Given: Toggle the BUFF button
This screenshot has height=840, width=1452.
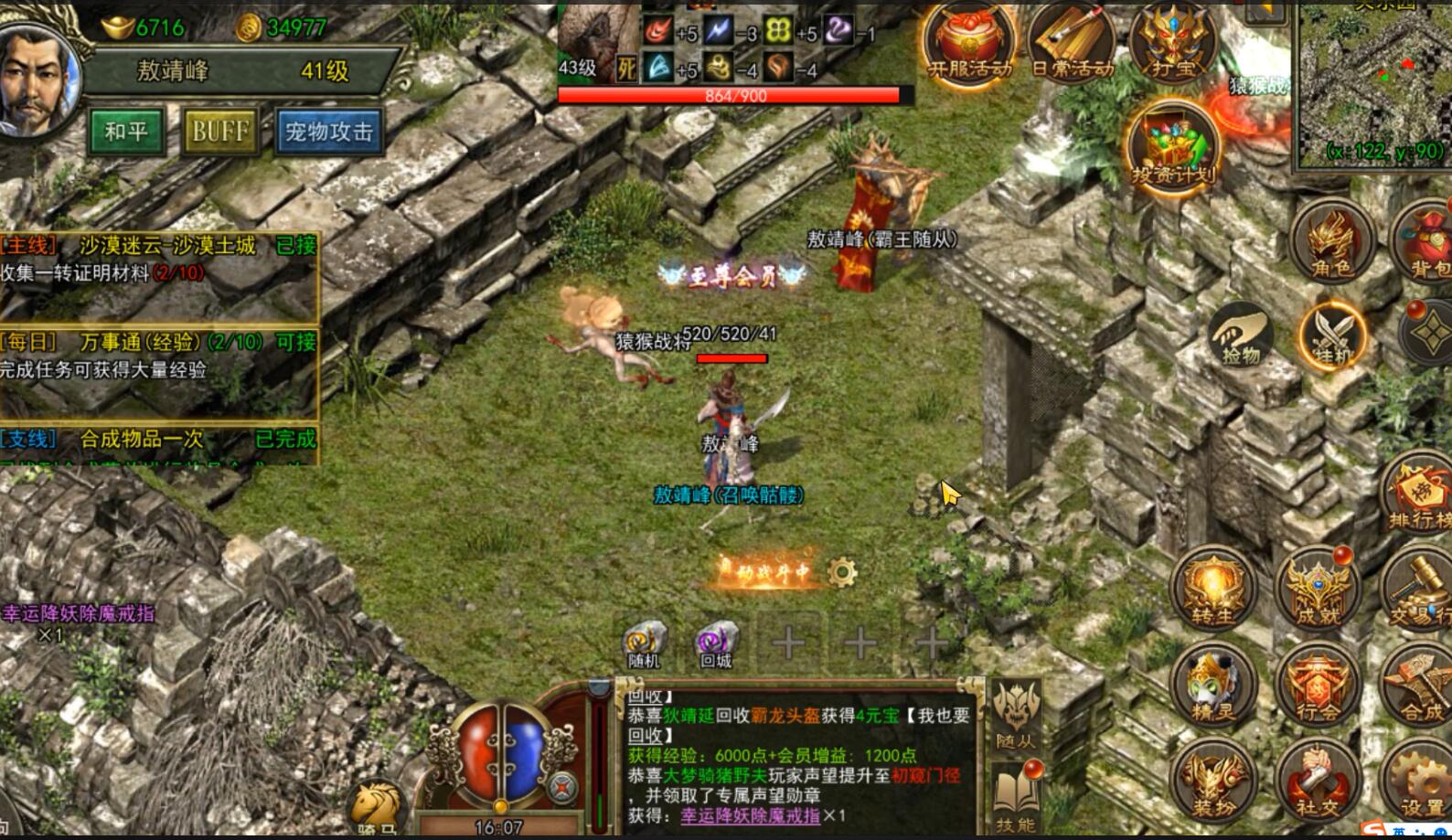Looking at the screenshot, I should tap(219, 131).
